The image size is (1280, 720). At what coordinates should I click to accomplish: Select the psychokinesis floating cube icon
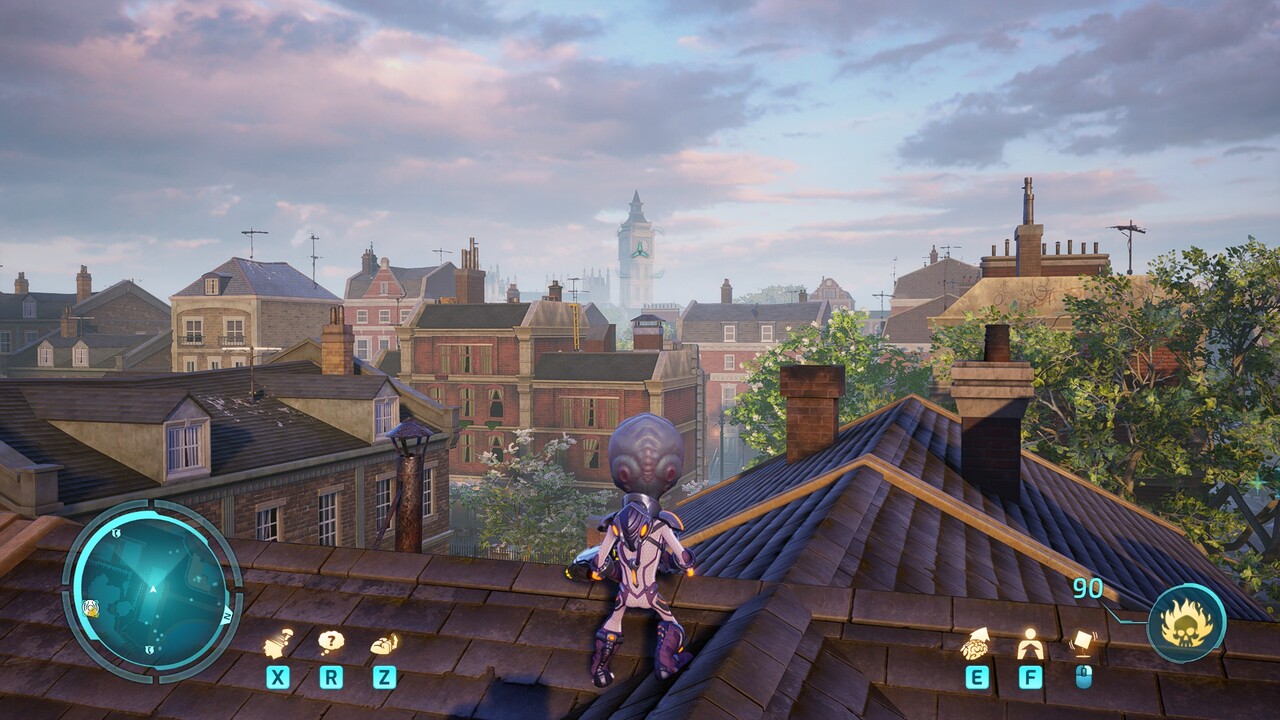[1083, 641]
